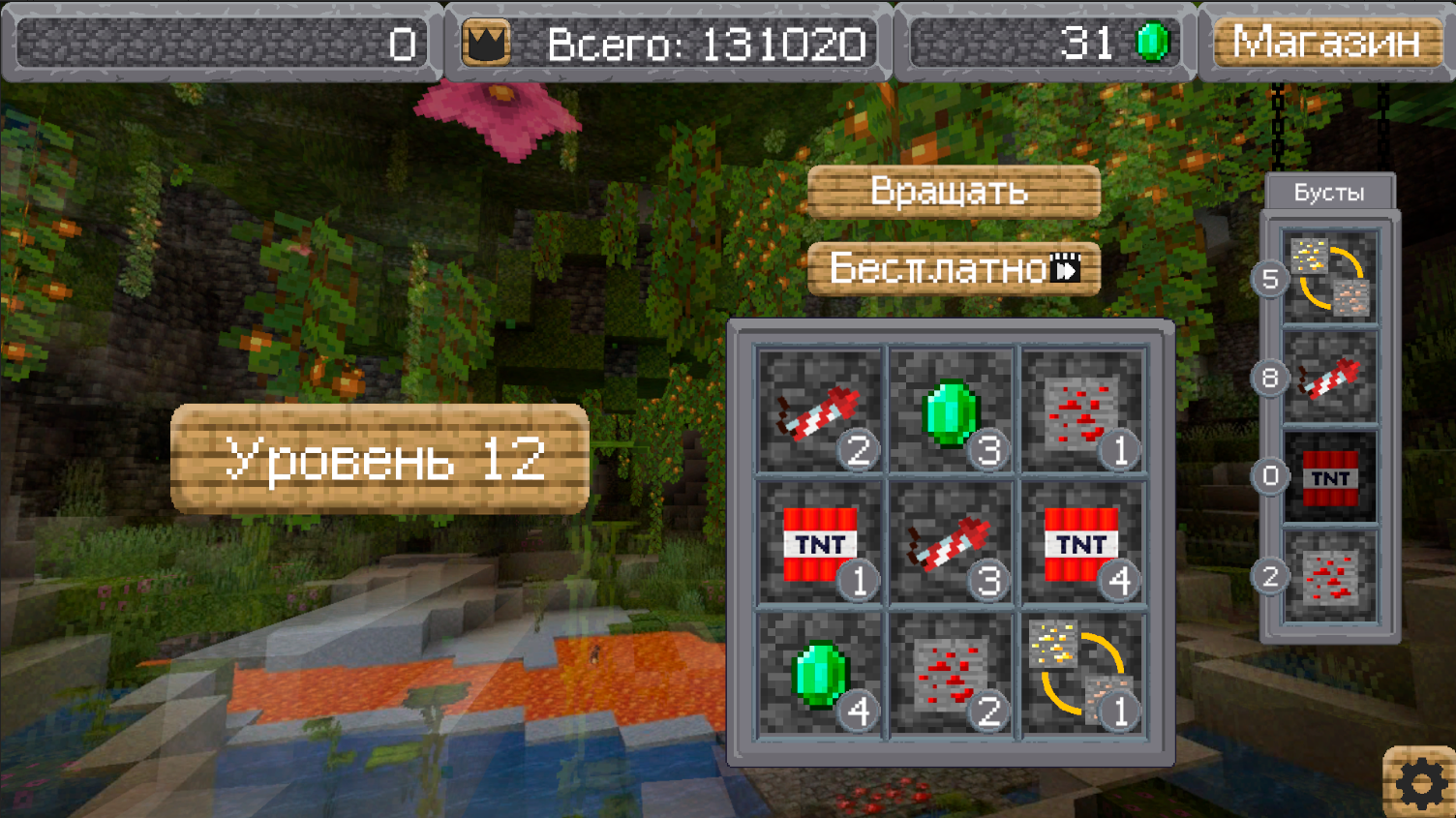Click the Всего: 131020 total score counter
Screen dimensions: 1456x818
click(x=708, y=41)
